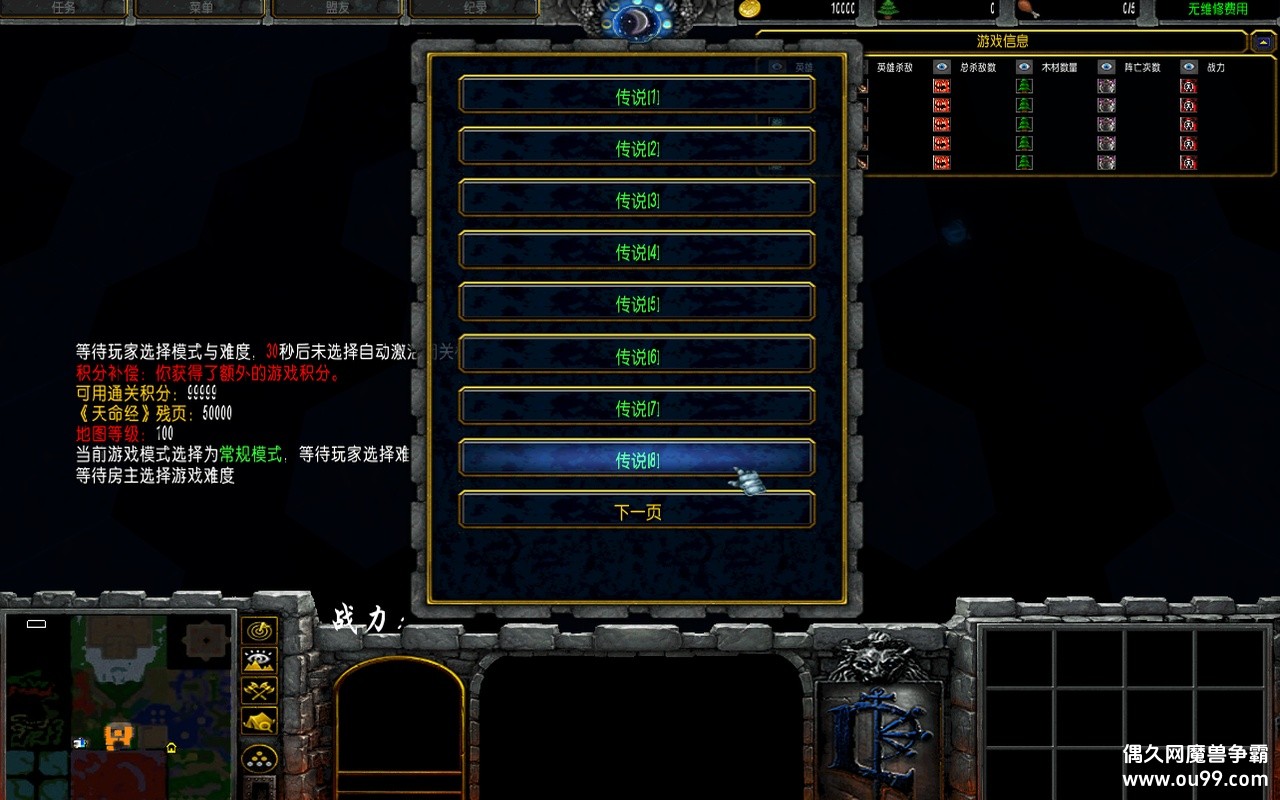Toggle the eye beside 战力 header
The height and width of the screenshot is (800, 1280).
1187,66
